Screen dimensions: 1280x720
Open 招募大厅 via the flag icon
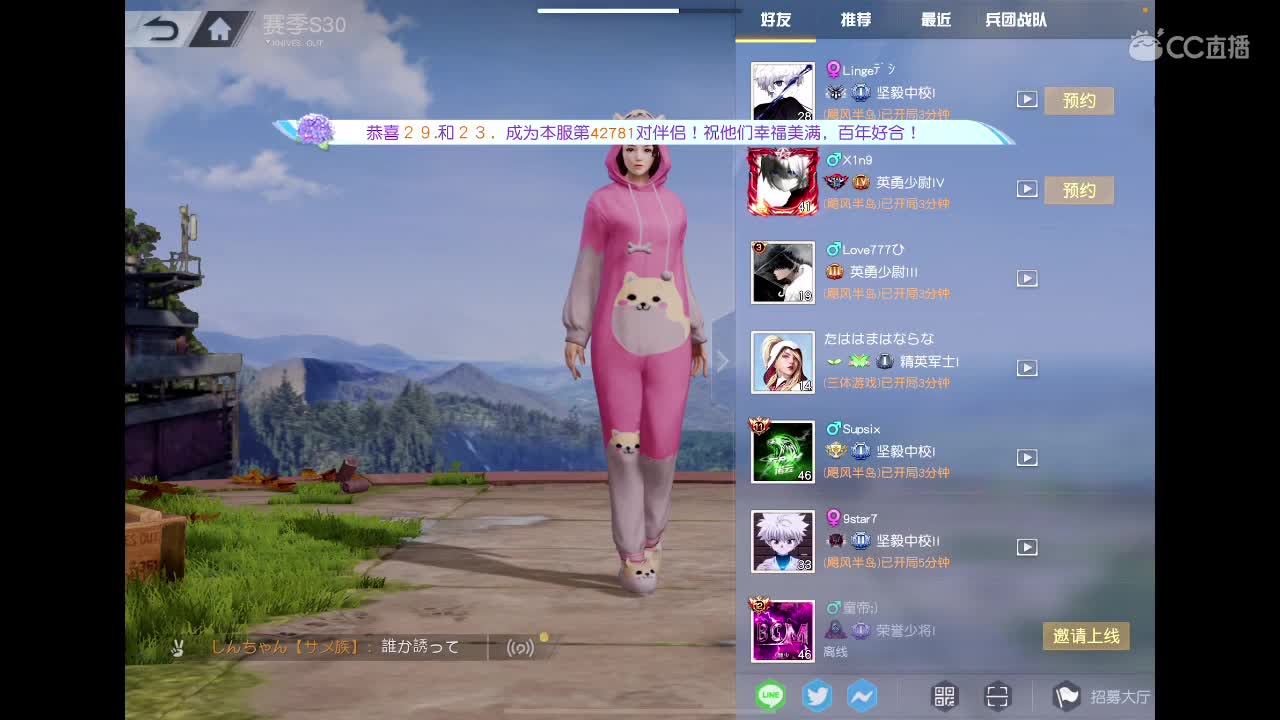point(1065,696)
